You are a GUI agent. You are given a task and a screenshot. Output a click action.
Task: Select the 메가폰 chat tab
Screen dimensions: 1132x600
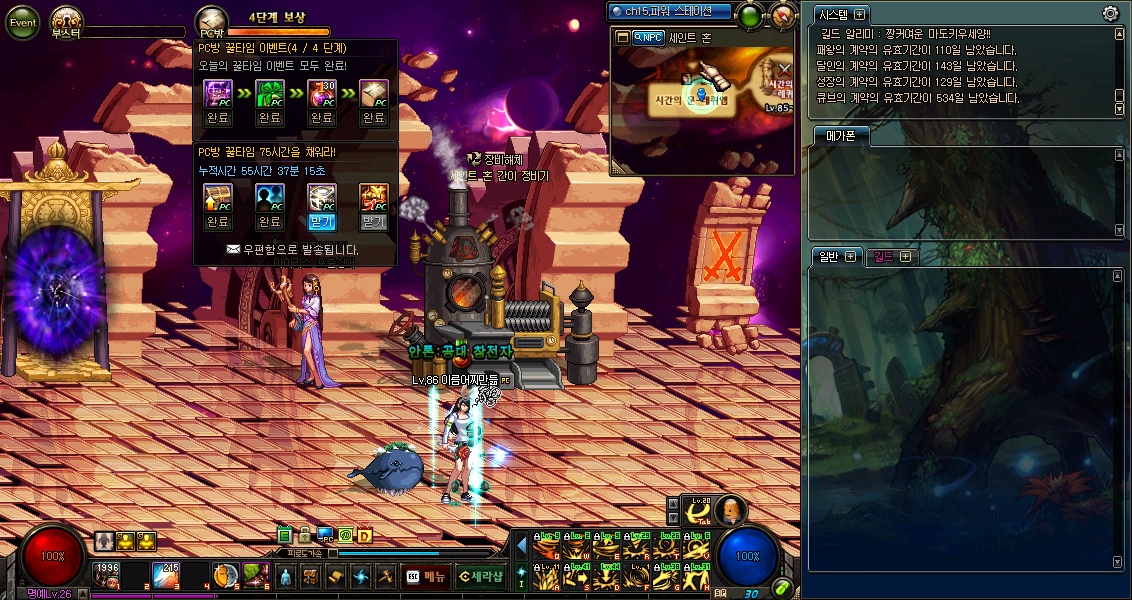(840, 136)
